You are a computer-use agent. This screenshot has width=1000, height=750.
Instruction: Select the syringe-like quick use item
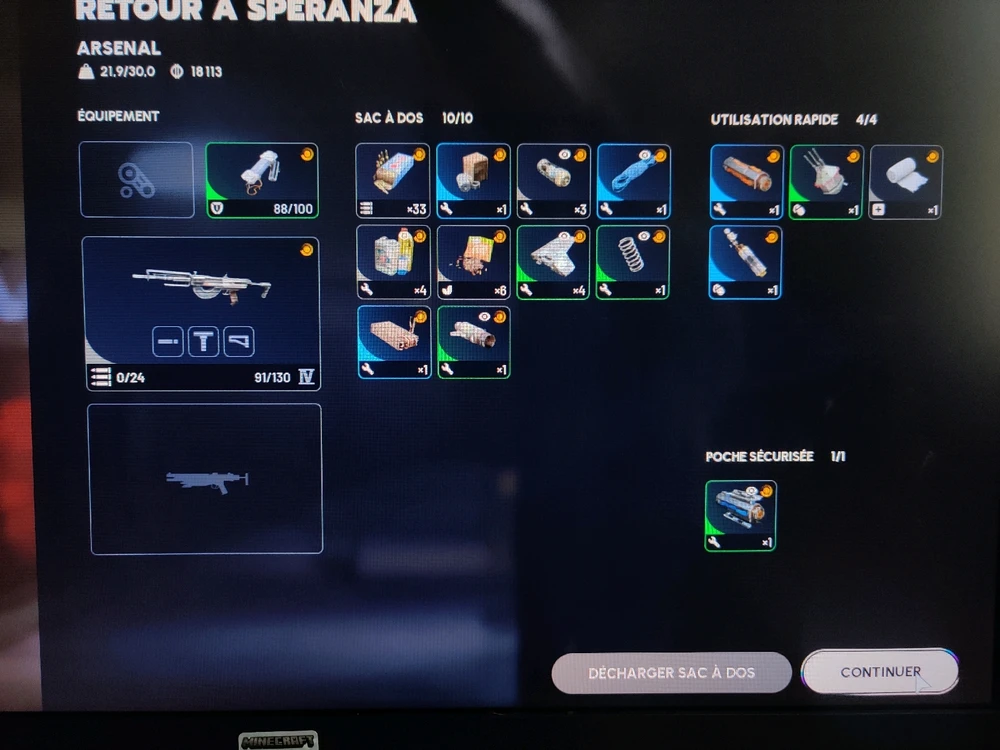[x=746, y=262]
